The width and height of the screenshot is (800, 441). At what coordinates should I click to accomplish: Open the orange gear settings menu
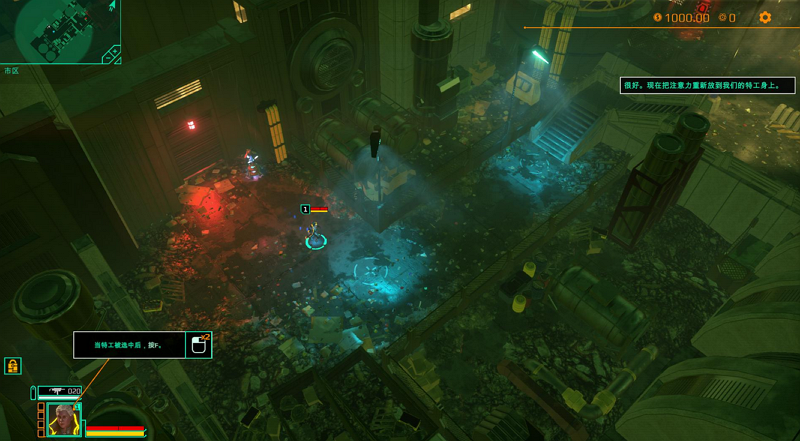tap(765, 17)
